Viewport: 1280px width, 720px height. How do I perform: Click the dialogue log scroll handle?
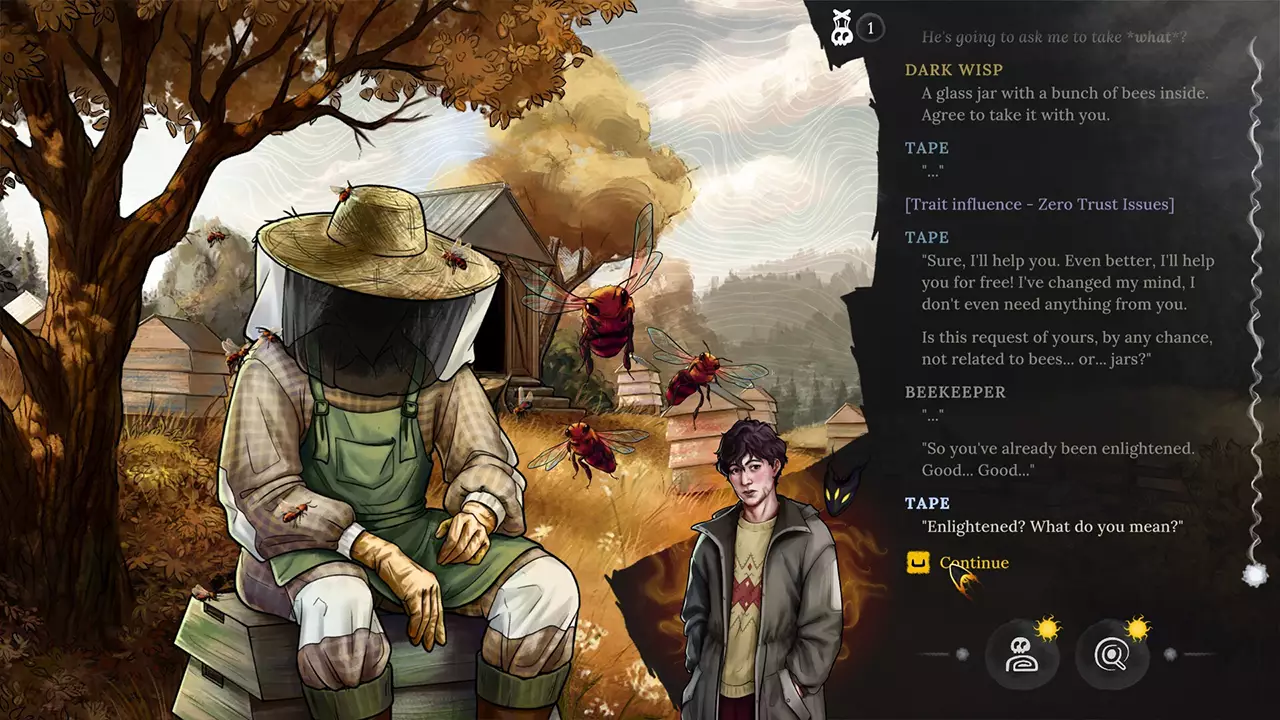pos(1254,574)
